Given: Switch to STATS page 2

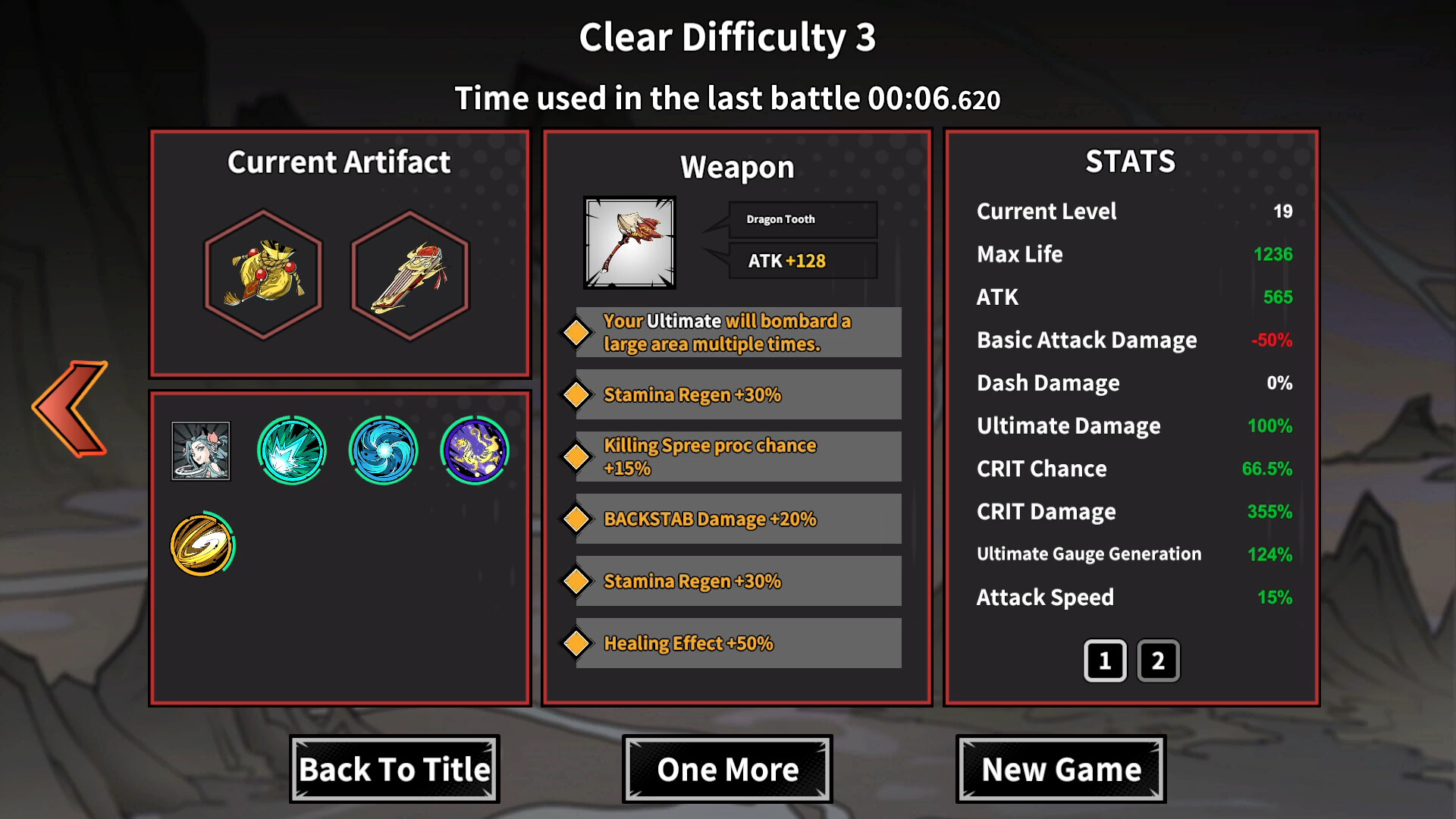Looking at the screenshot, I should (x=1157, y=659).
